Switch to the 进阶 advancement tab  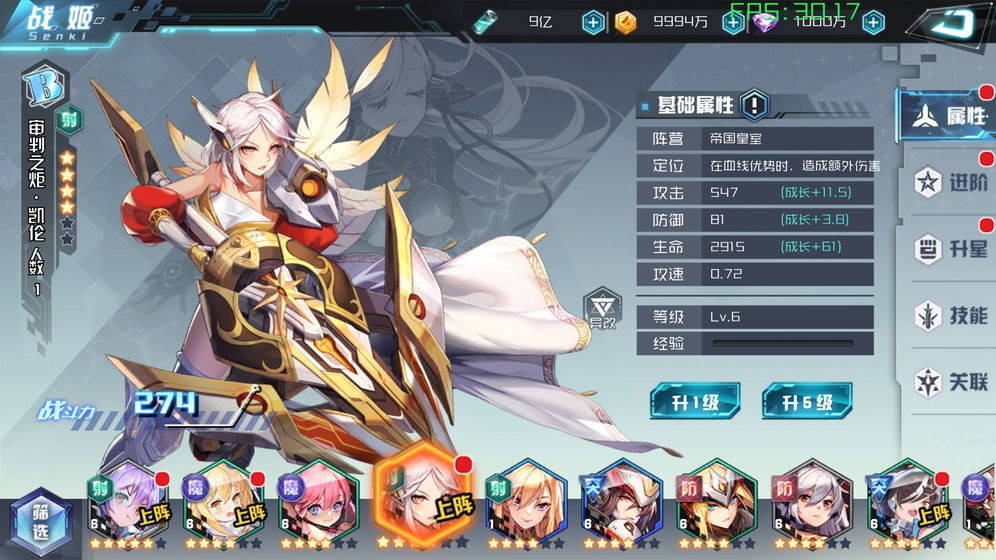(x=951, y=183)
